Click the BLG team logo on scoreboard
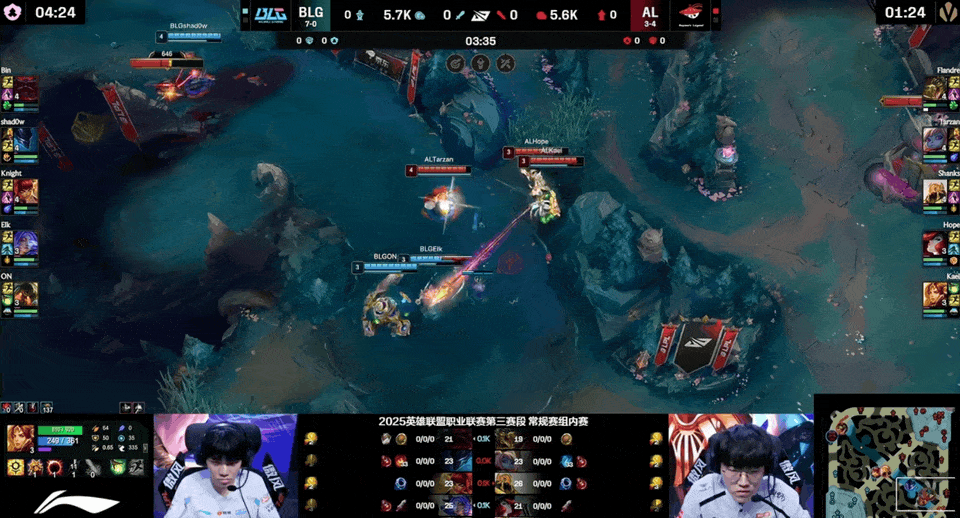 [x=269, y=15]
